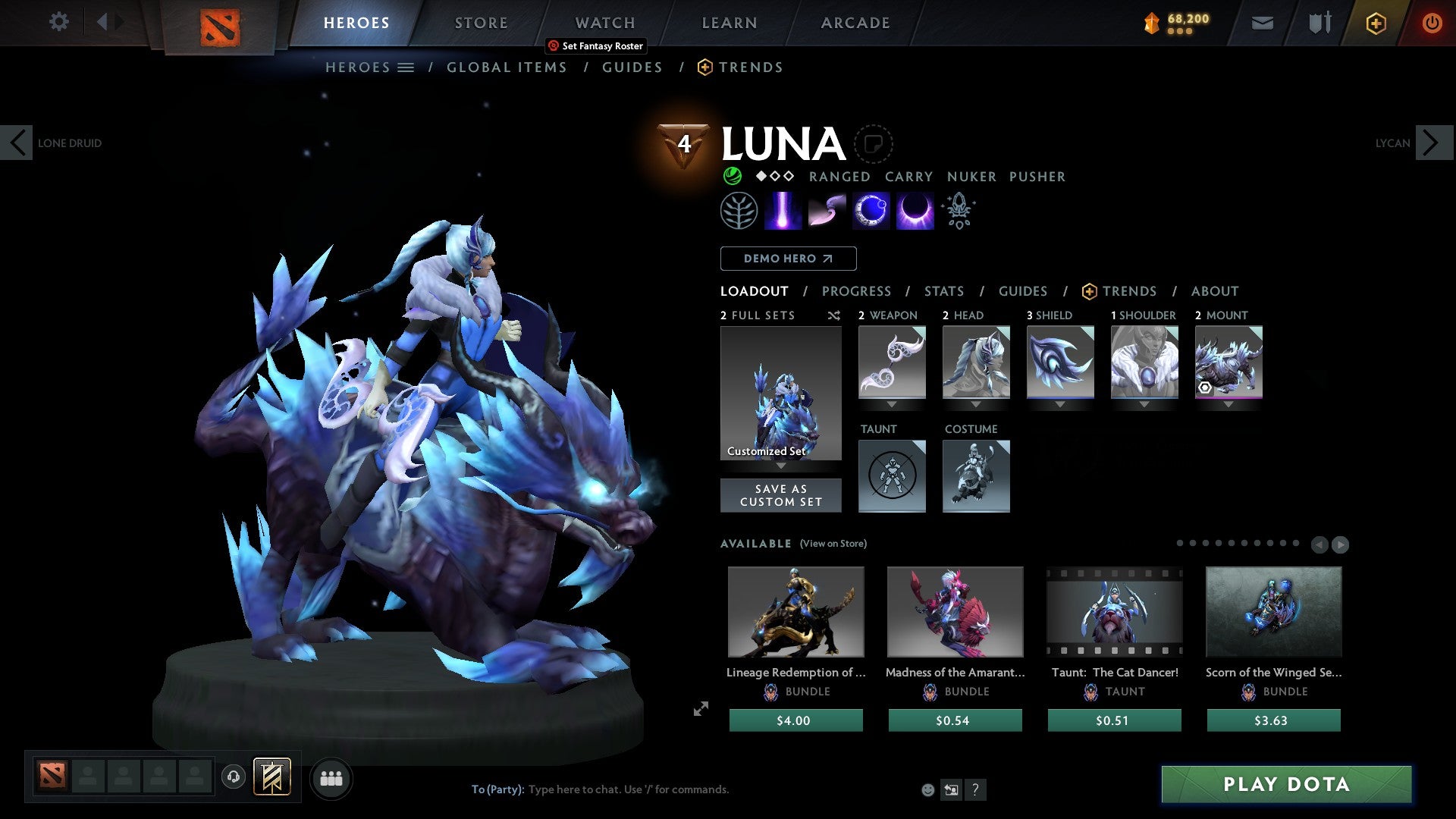Select the Moon Glaives ability icon
This screenshot has width=1456, height=819.
pyautogui.click(x=827, y=210)
